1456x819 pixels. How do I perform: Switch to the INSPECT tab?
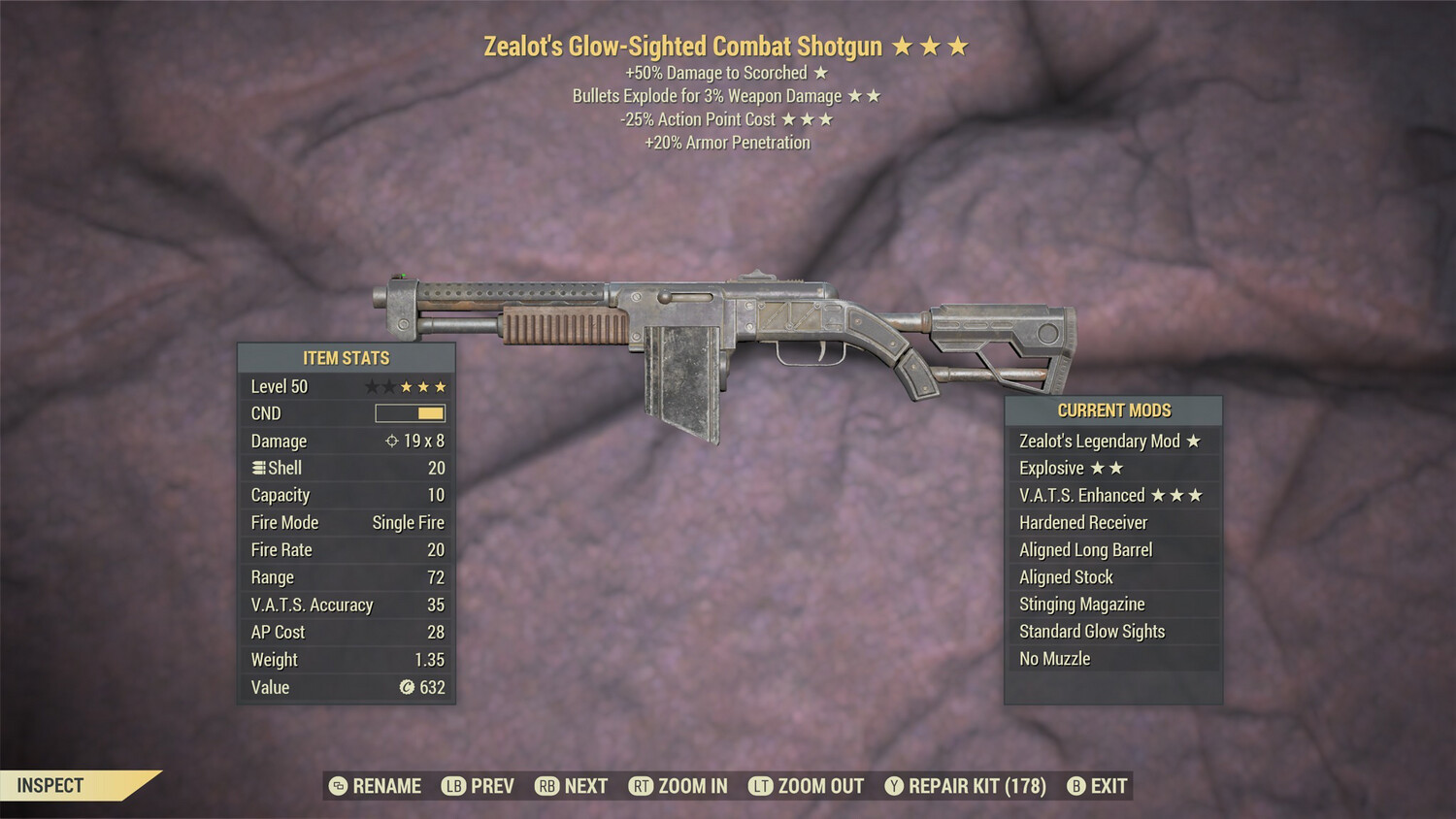coord(49,786)
